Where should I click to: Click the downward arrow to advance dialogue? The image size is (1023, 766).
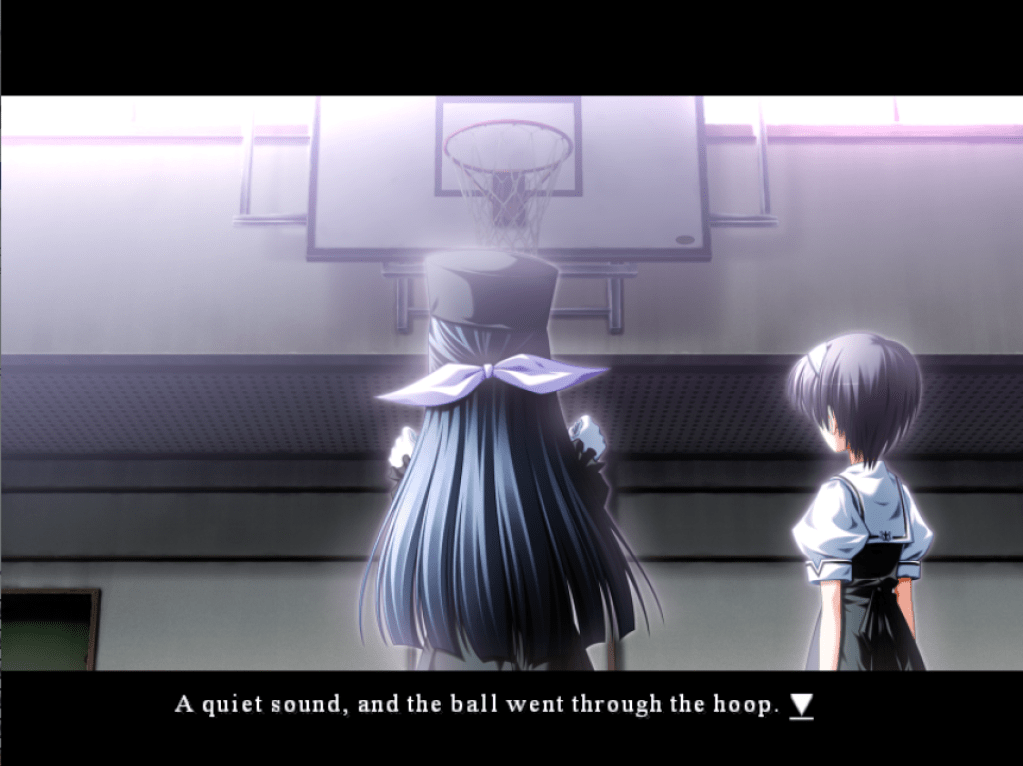pos(802,705)
